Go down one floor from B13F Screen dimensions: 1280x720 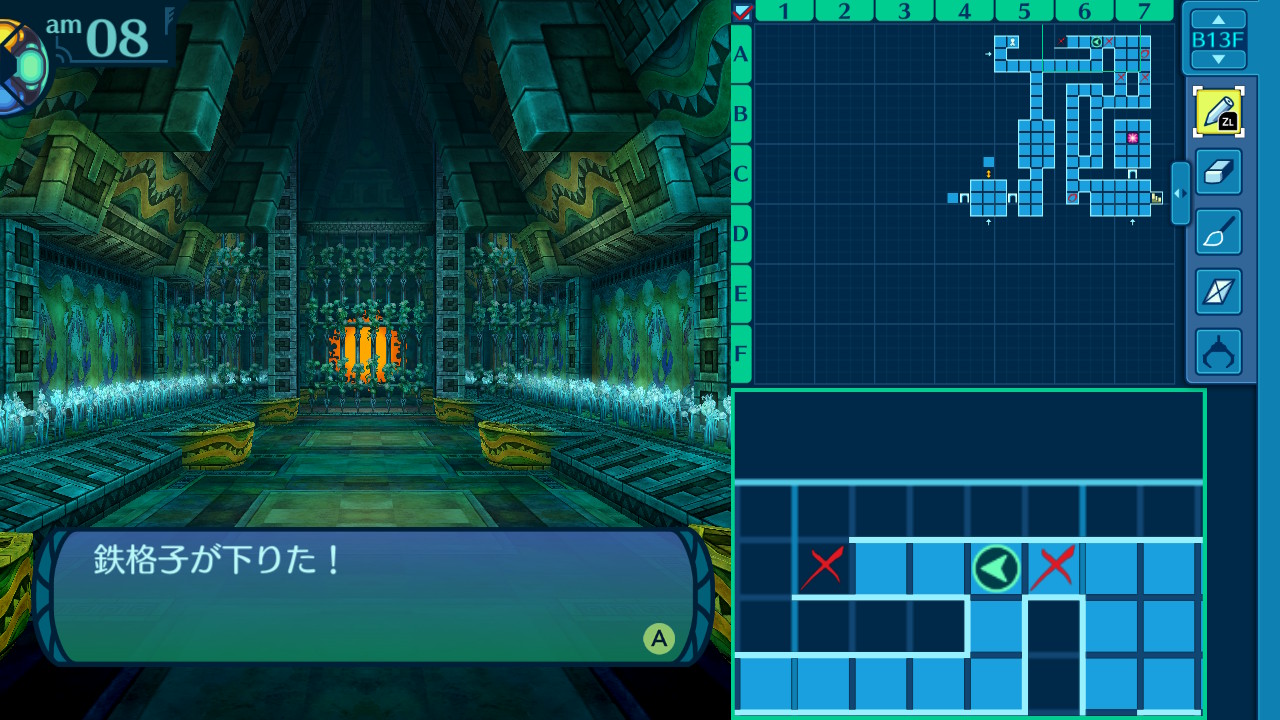coord(1218,60)
